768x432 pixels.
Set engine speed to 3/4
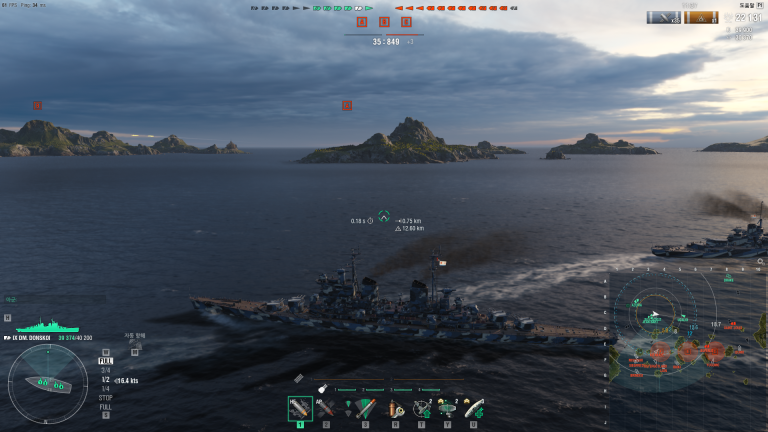tap(105, 371)
